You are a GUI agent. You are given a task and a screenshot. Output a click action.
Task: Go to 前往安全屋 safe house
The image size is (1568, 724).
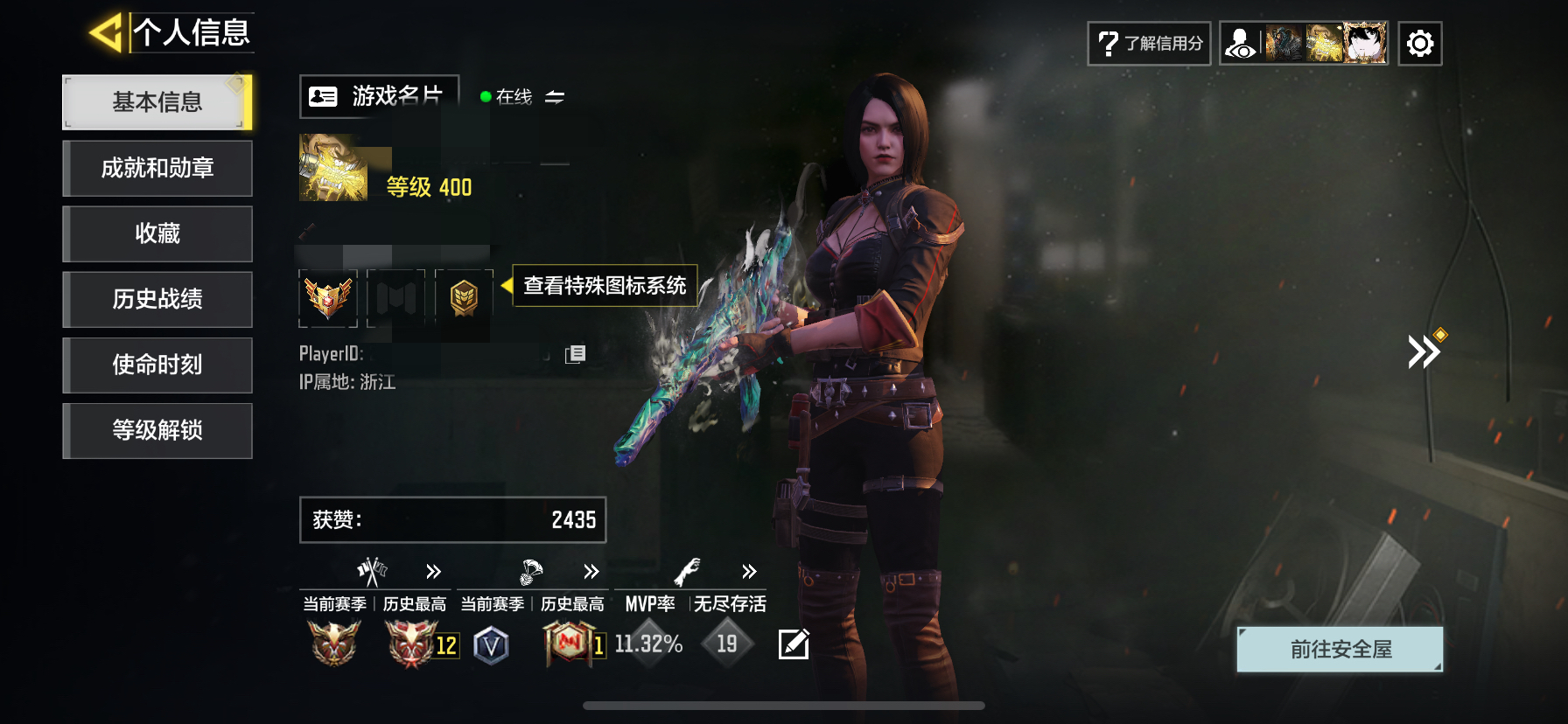coord(1340,650)
